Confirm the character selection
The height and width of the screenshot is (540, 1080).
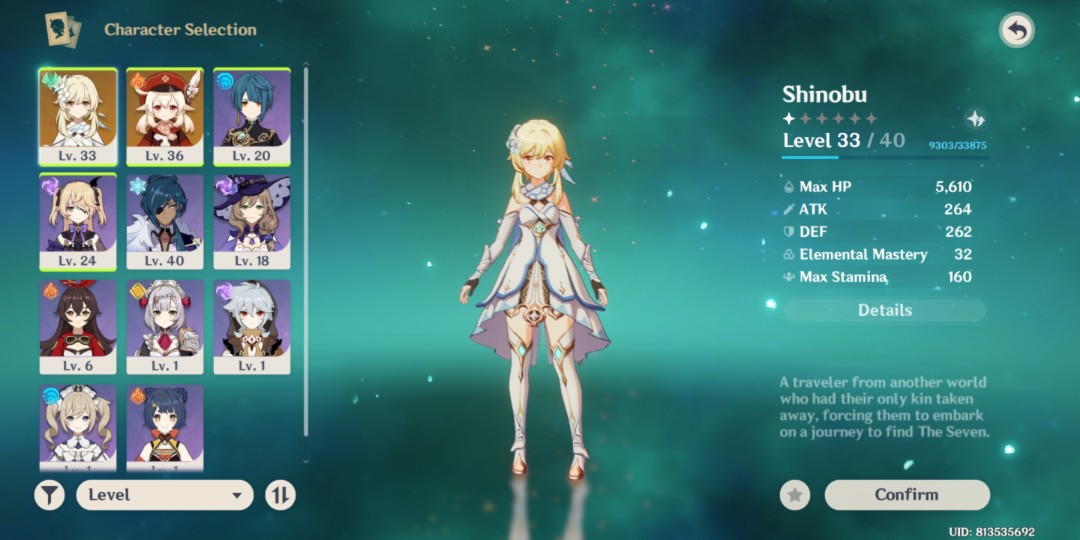[x=906, y=494]
